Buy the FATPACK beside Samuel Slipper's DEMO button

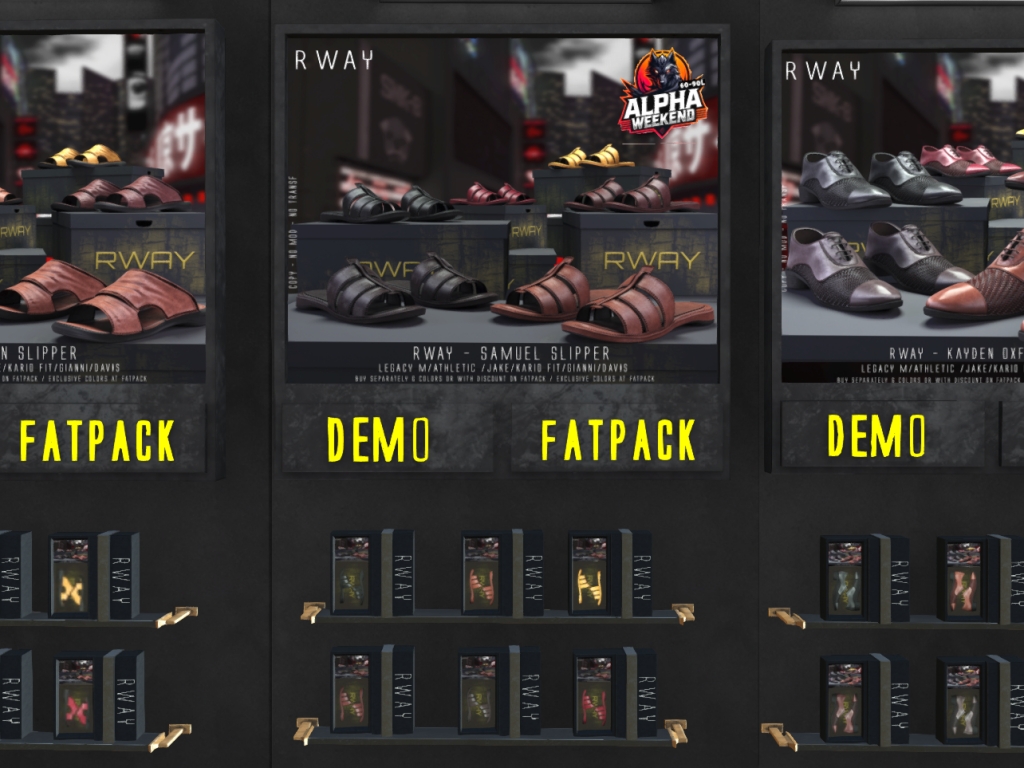[618, 439]
